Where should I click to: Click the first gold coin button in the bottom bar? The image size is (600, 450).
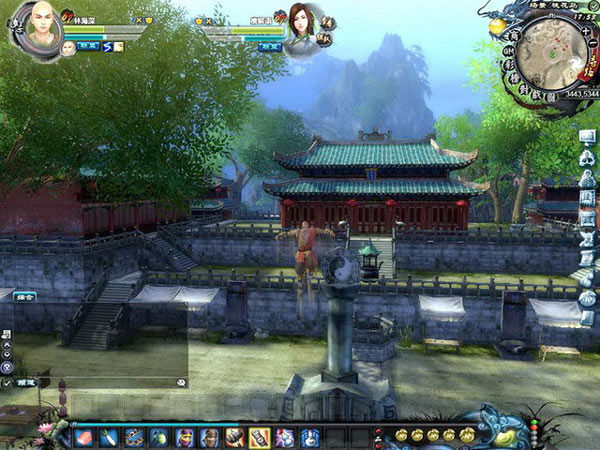pos(401,435)
